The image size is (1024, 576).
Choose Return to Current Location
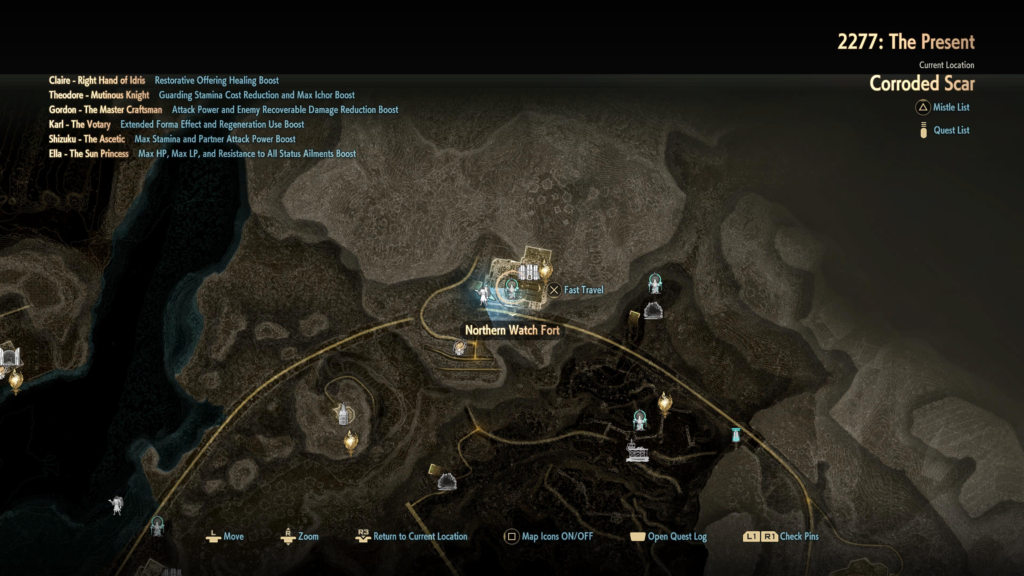(x=412, y=537)
